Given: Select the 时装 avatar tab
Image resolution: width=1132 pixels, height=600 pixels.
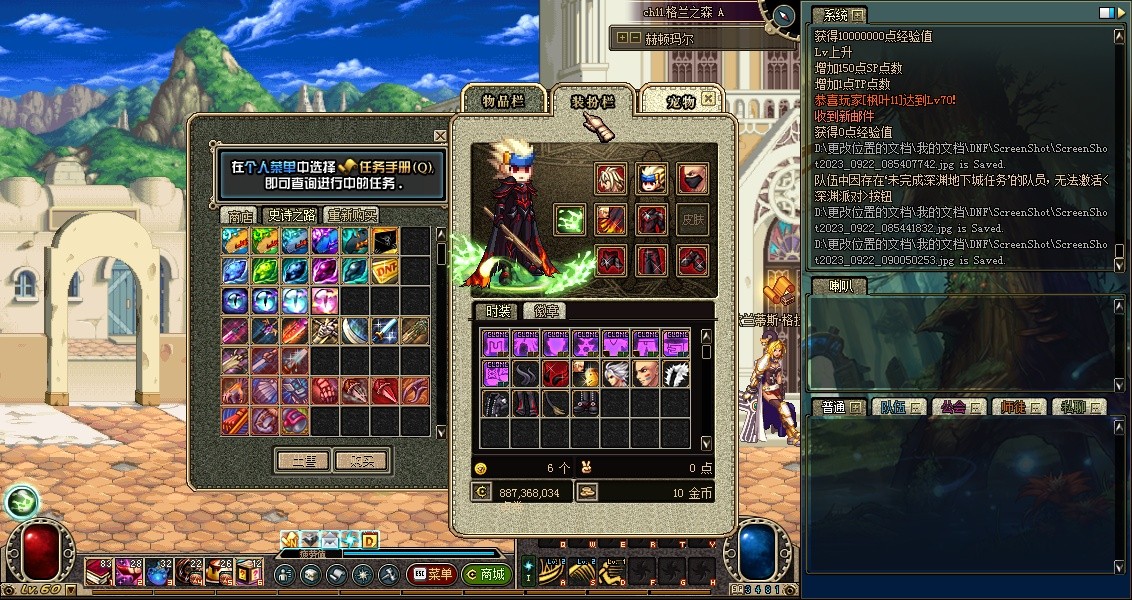Looking at the screenshot, I should (494, 311).
